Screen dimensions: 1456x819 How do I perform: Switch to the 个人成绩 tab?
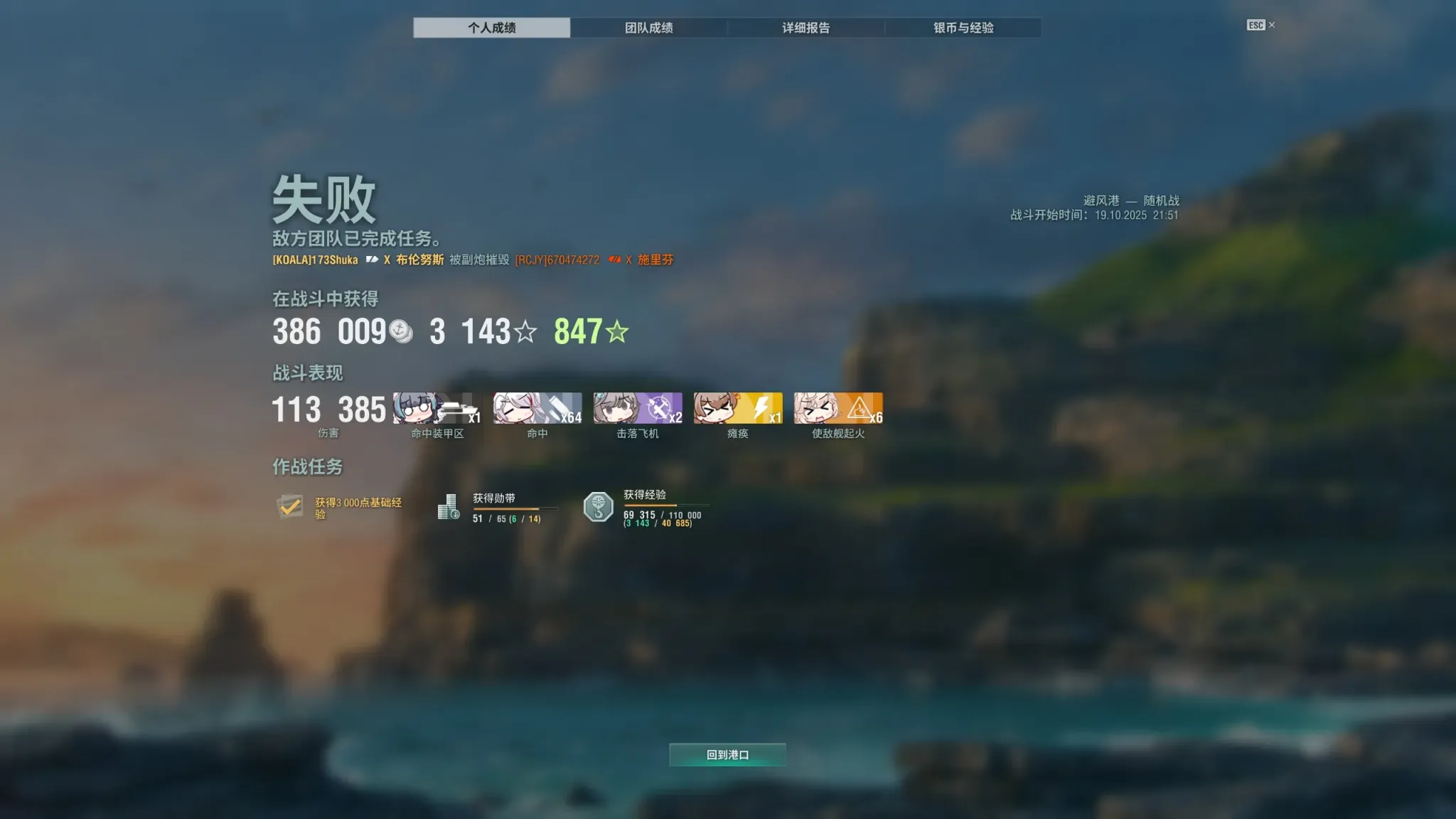click(491, 28)
